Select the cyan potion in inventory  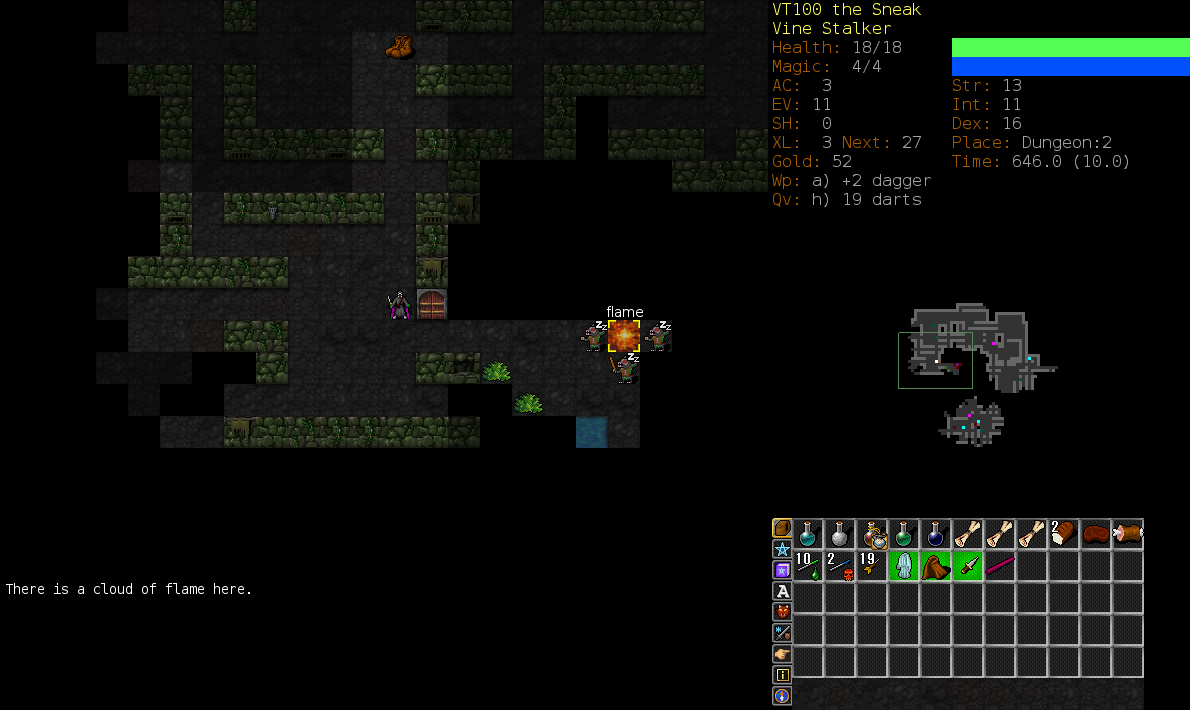point(808,534)
